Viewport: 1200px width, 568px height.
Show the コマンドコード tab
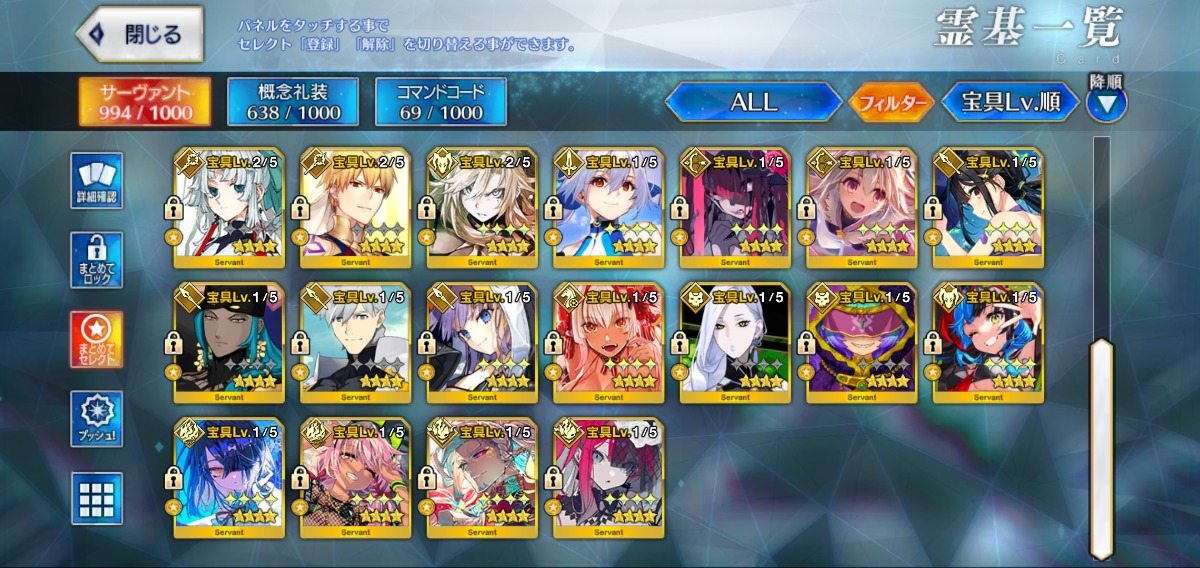[x=440, y=102]
